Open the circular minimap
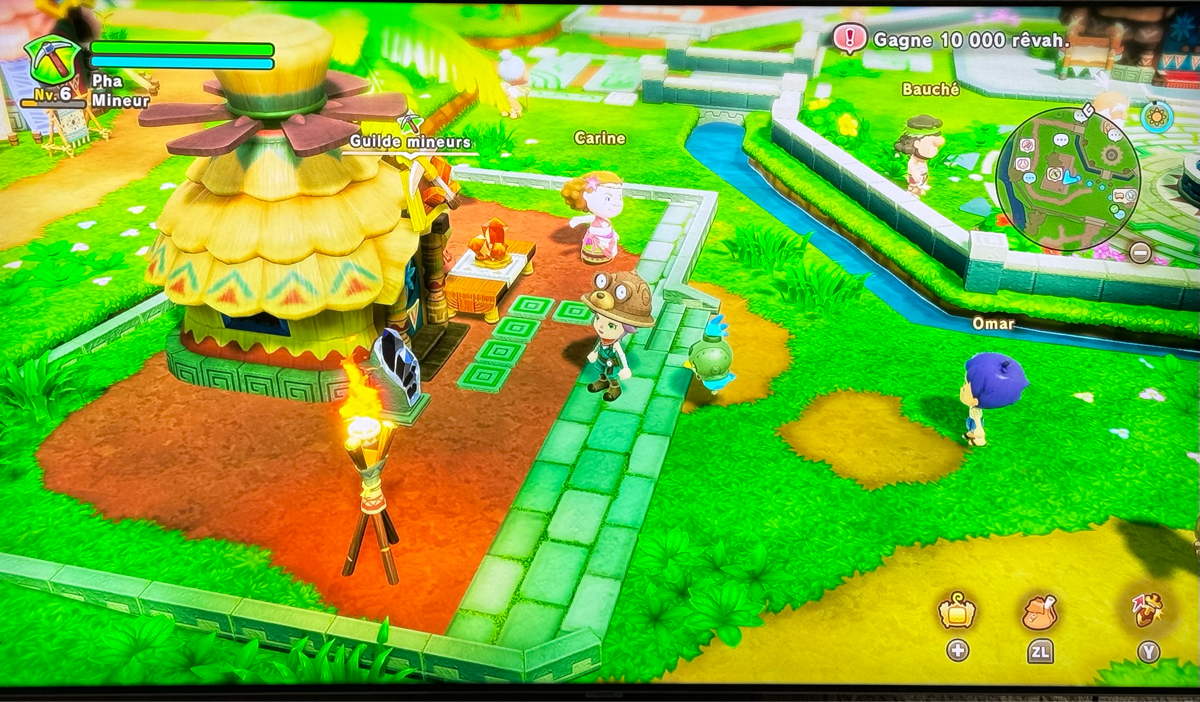The image size is (1200, 702). [x=1068, y=180]
